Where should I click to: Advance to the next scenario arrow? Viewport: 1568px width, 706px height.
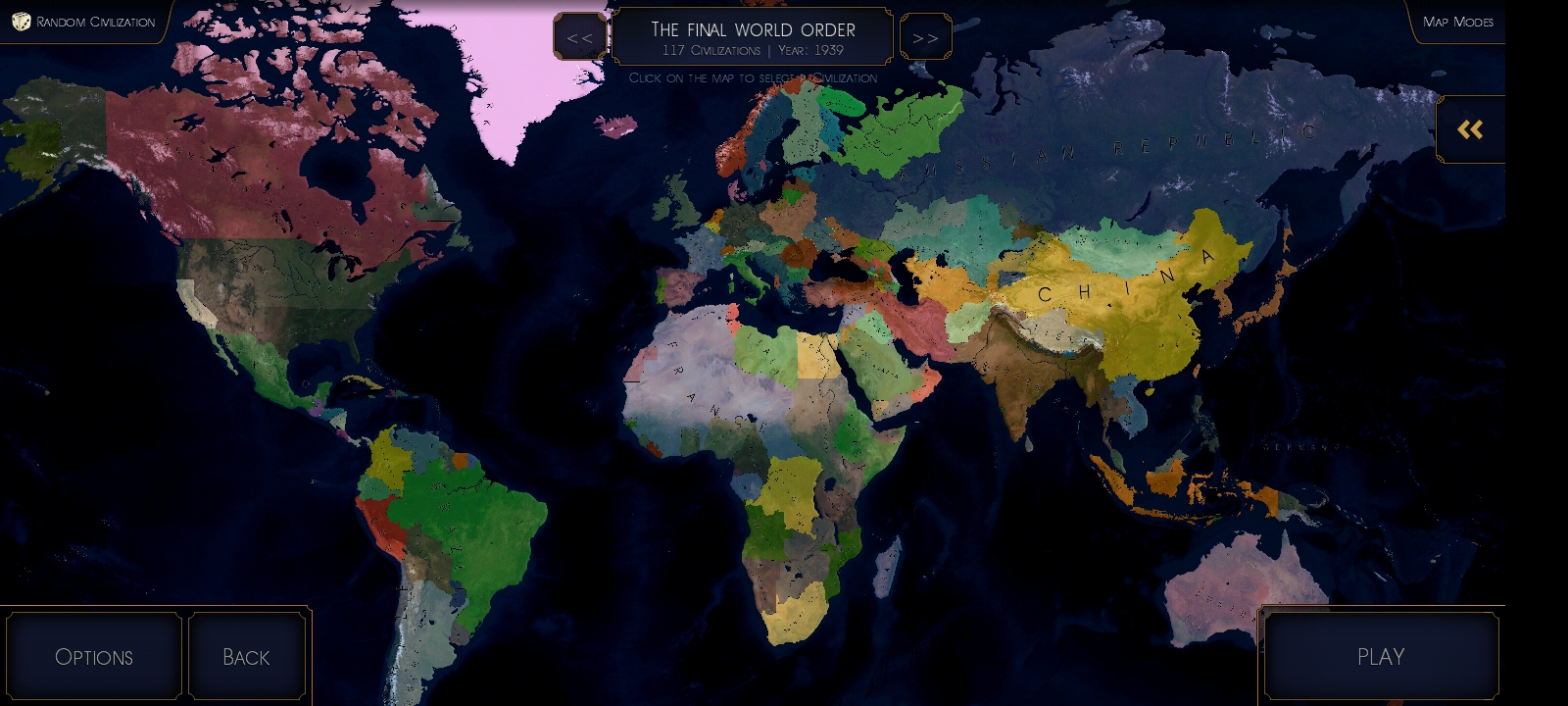[x=925, y=37]
